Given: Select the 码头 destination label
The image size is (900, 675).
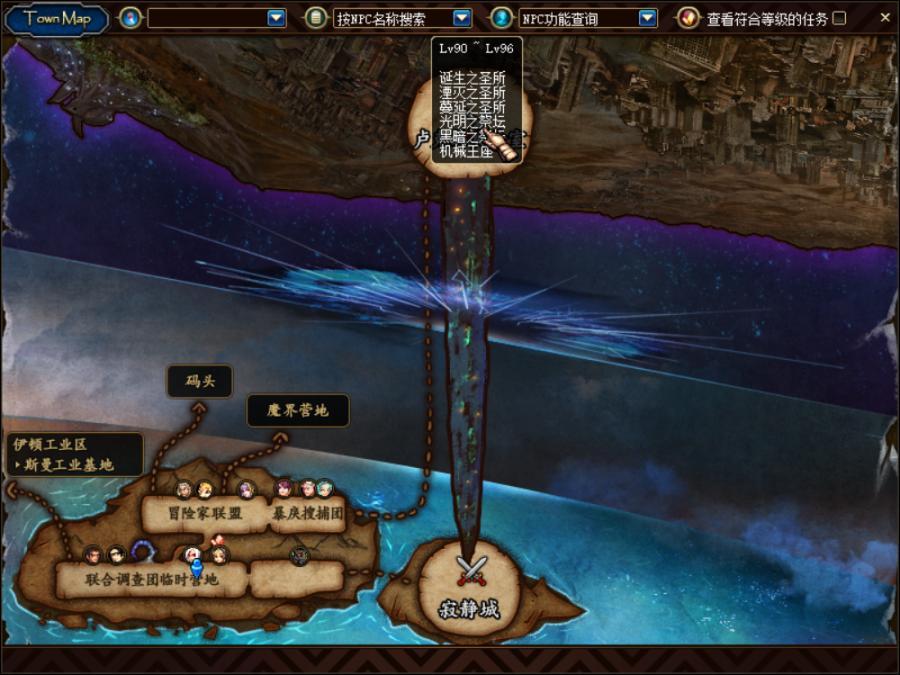Looking at the screenshot, I should 200,381.
